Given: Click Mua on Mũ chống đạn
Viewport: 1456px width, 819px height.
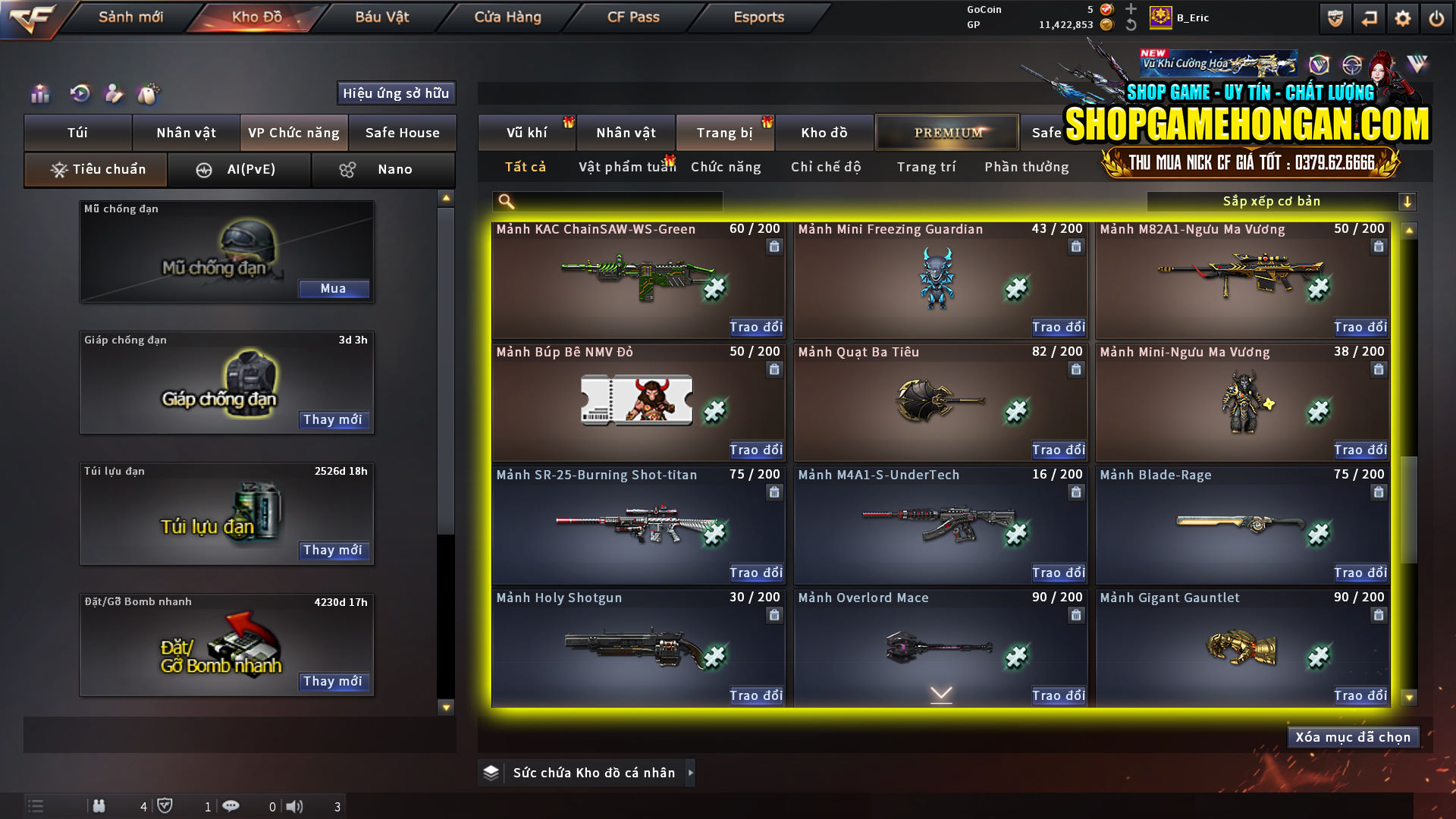Looking at the screenshot, I should pyautogui.click(x=334, y=288).
